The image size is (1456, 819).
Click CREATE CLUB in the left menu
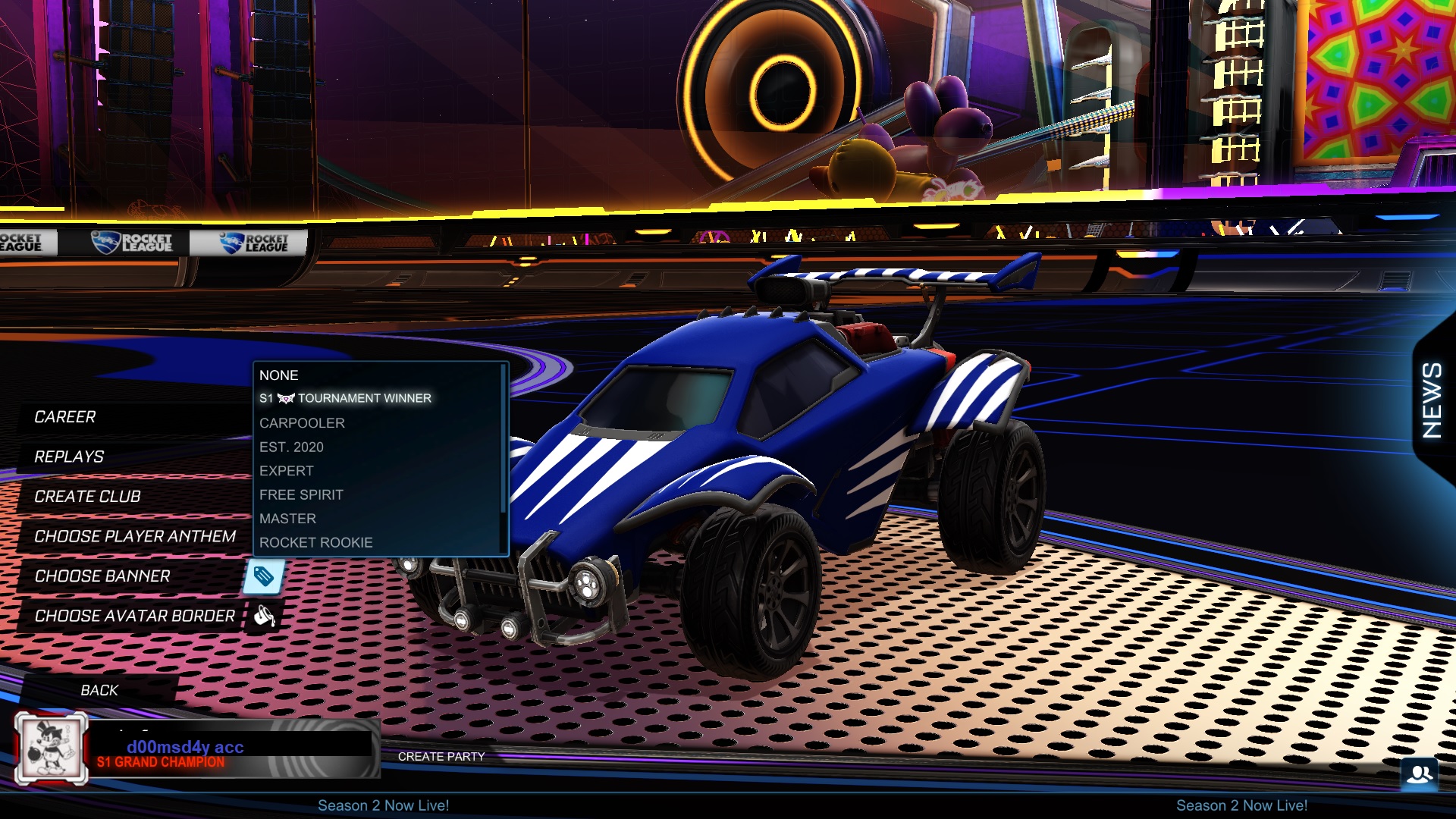pyautogui.click(x=86, y=497)
